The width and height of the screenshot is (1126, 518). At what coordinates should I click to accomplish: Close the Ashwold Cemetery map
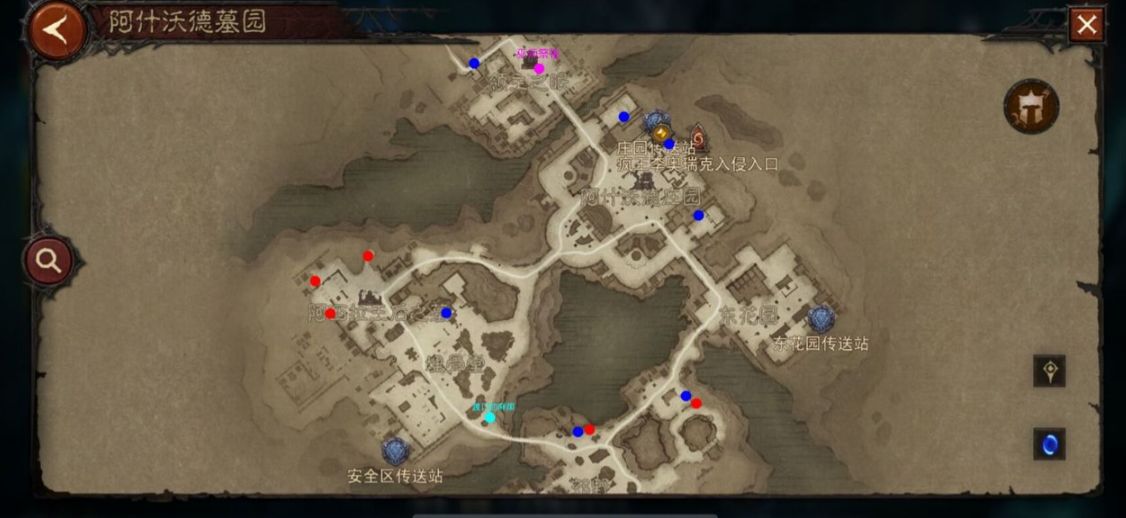tap(1086, 25)
